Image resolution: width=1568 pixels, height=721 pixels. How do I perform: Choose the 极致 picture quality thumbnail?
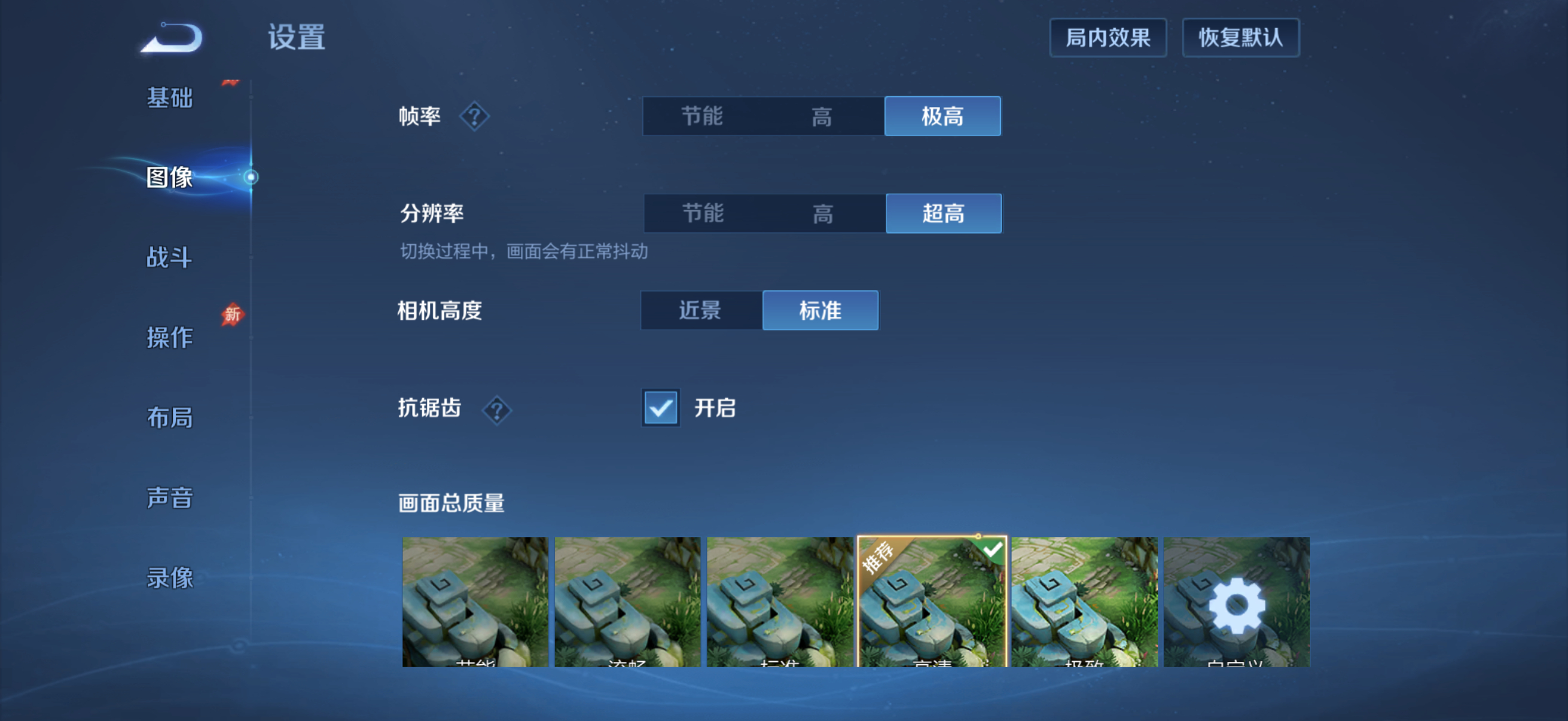(1084, 603)
